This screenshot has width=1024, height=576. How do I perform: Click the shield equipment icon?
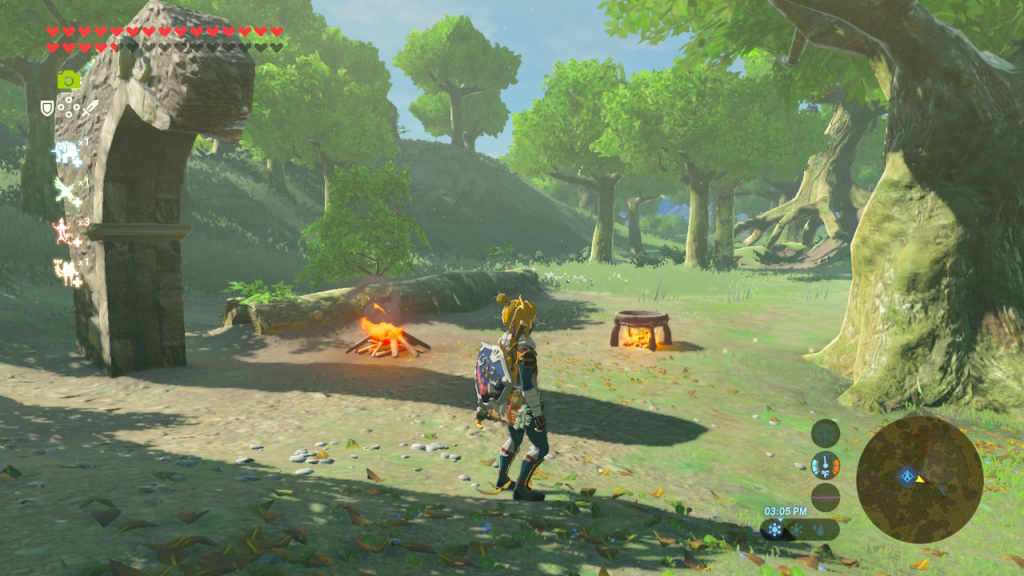pyautogui.click(x=47, y=107)
